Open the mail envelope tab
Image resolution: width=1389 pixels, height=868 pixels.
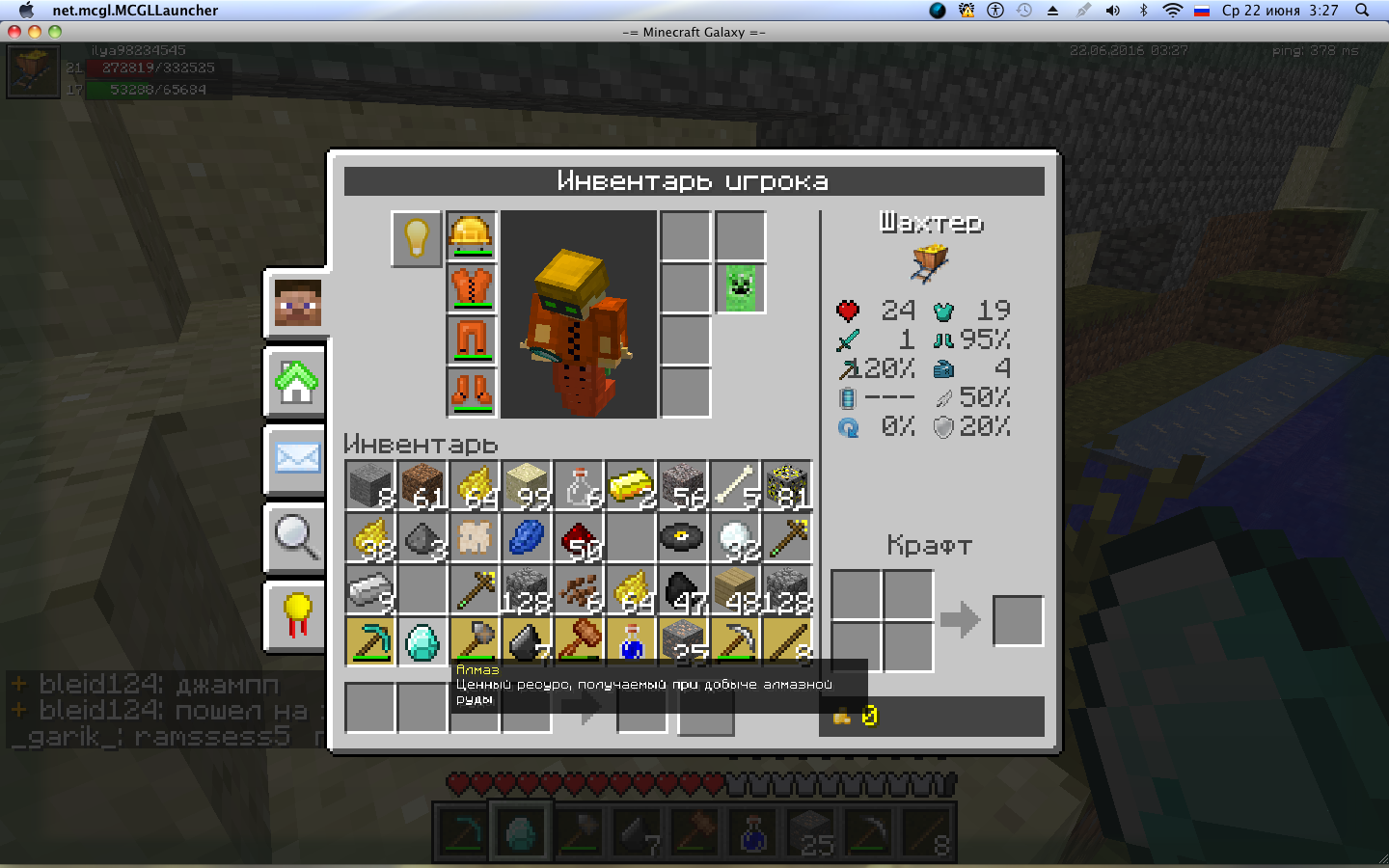pos(297,458)
